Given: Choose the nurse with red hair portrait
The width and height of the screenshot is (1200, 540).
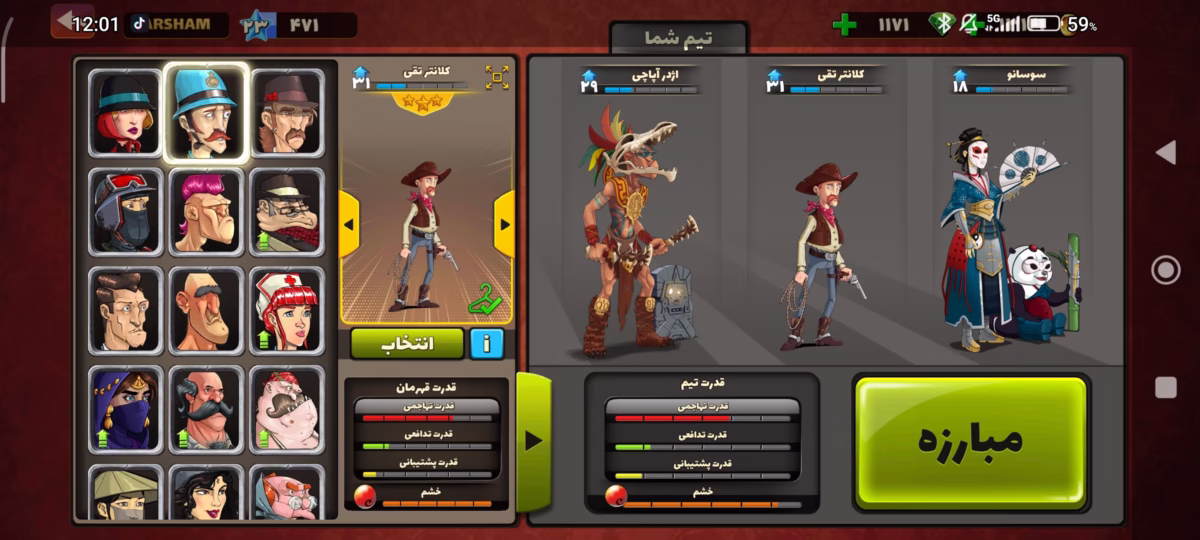Looking at the screenshot, I should pyautogui.click(x=287, y=310).
